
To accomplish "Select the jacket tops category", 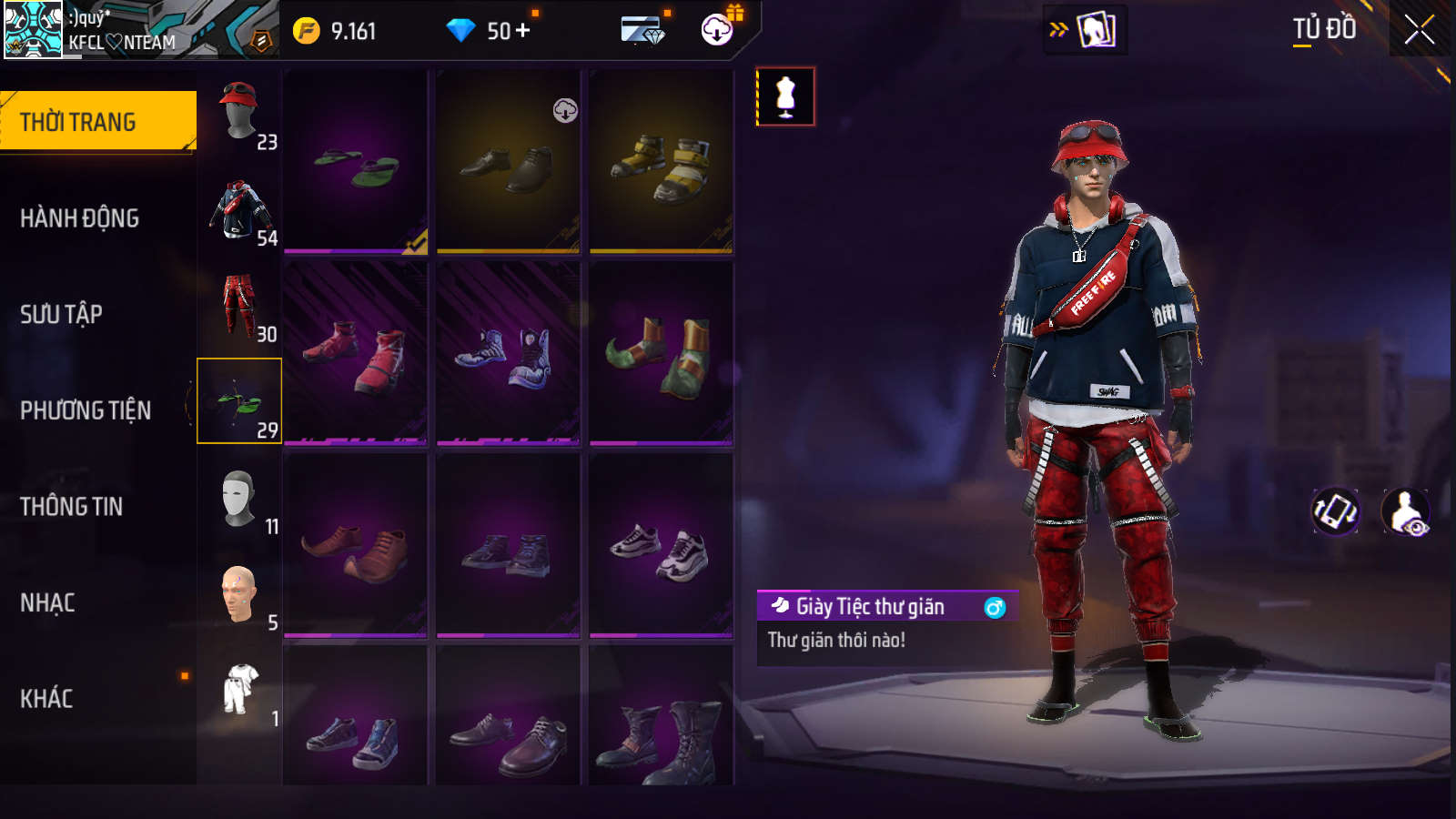I will pos(239,209).
